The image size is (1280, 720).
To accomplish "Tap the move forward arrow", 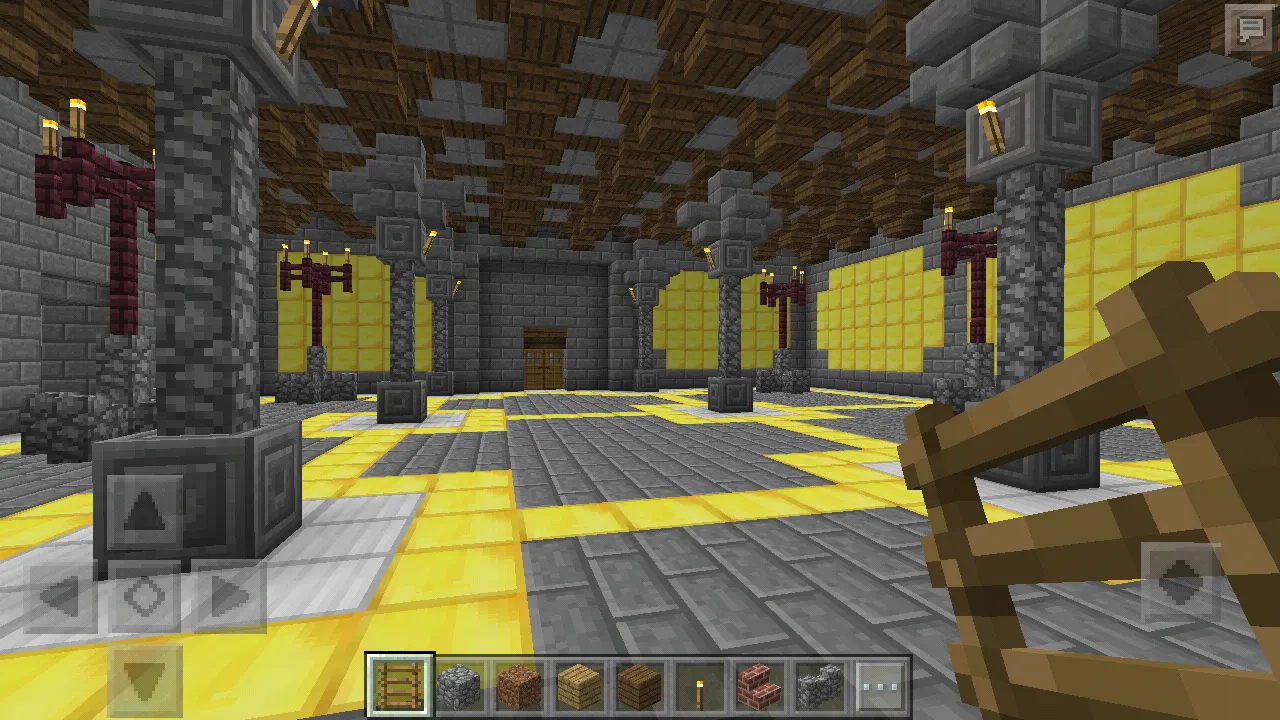I will [x=146, y=512].
